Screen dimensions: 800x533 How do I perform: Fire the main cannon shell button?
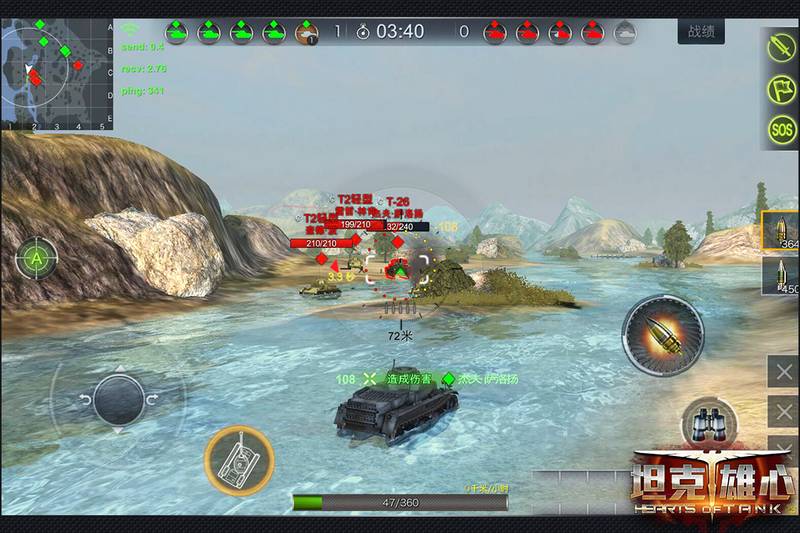662,337
